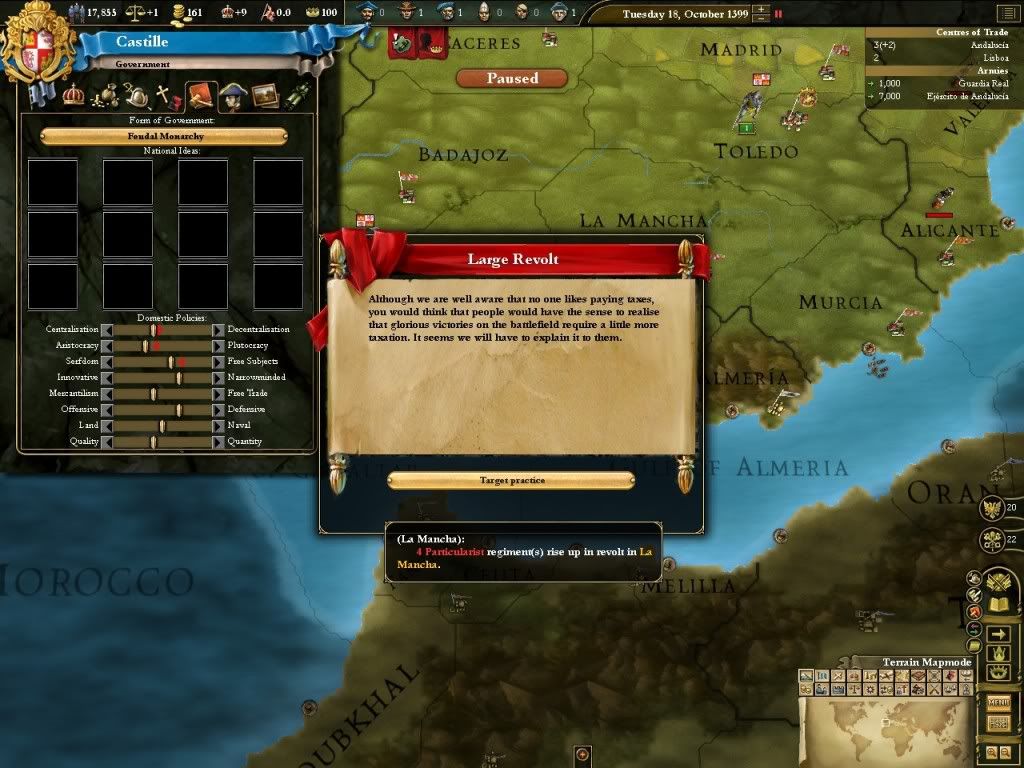Open the MENU button

(998, 702)
